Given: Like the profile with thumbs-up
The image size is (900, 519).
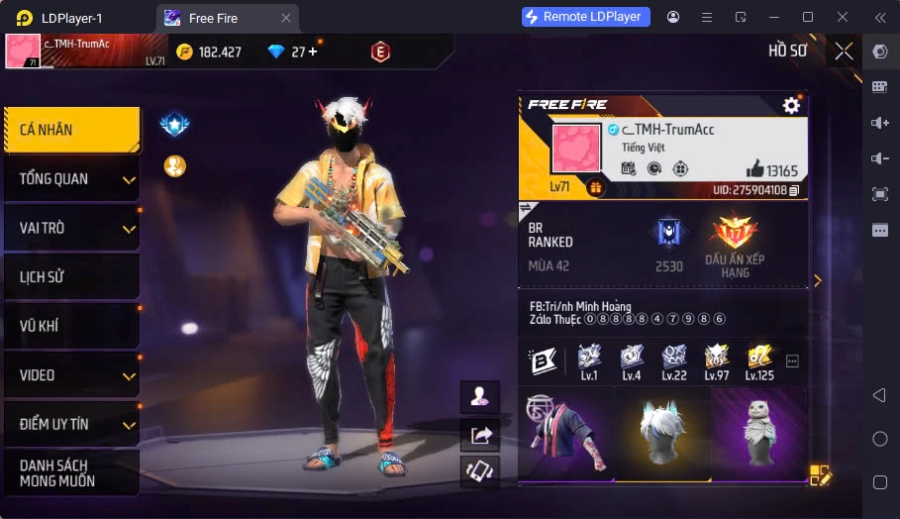Looking at the screenshot, I should pyautogui.click(x=755, y=169).
